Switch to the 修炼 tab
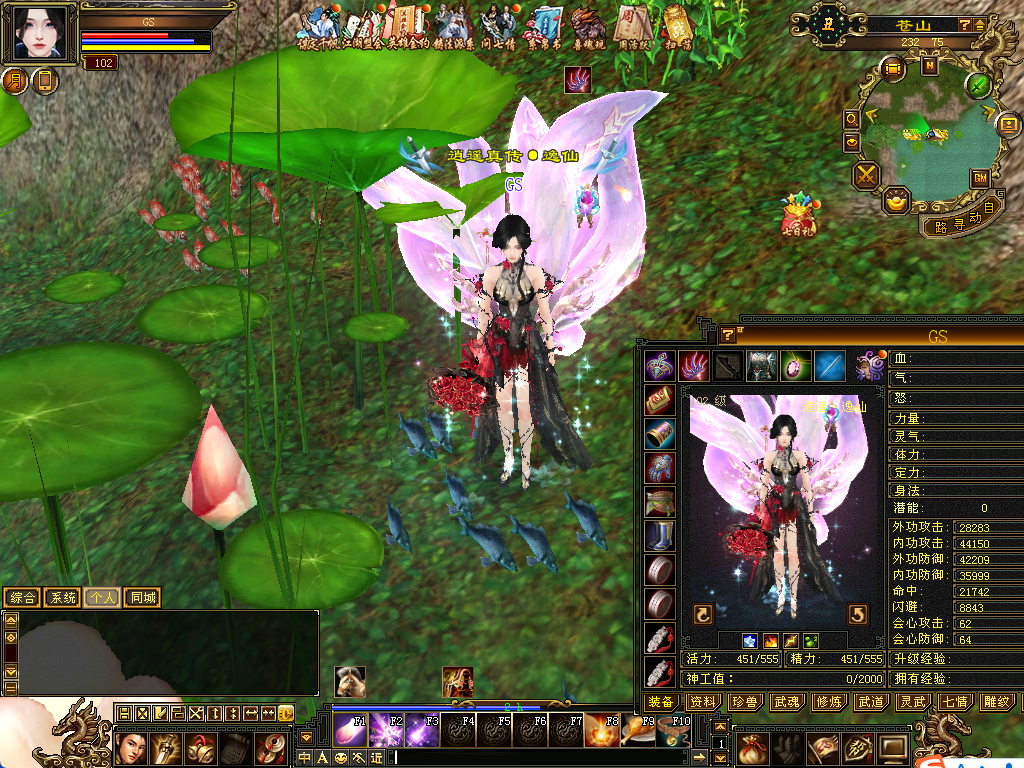The image size is (1024, 768). [x=828, y=703]
